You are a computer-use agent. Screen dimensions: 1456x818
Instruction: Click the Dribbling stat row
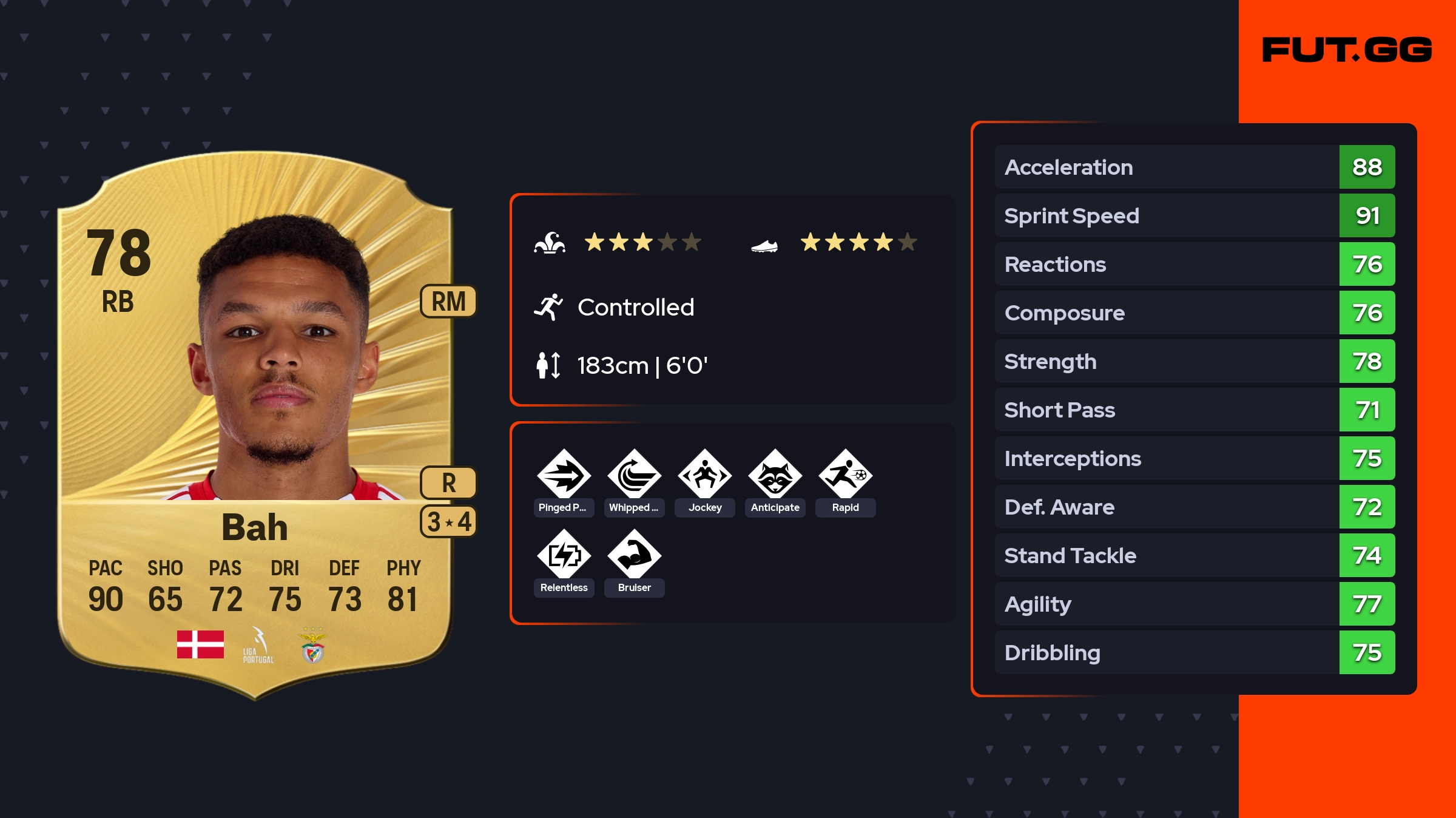pos(1195,652)
